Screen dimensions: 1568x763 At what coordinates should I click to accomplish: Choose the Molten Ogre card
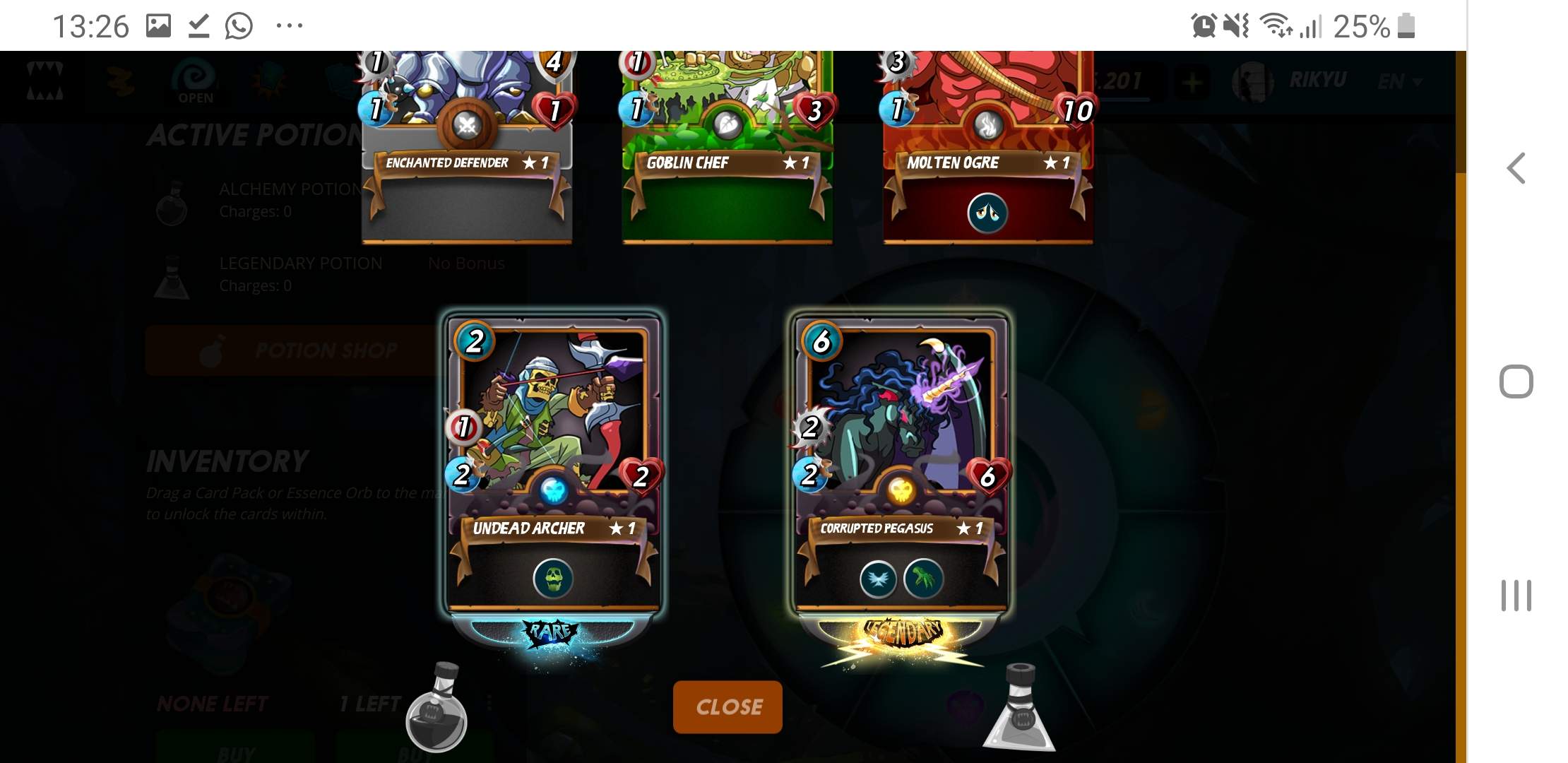pyautogui.click(x=987, y=141)
